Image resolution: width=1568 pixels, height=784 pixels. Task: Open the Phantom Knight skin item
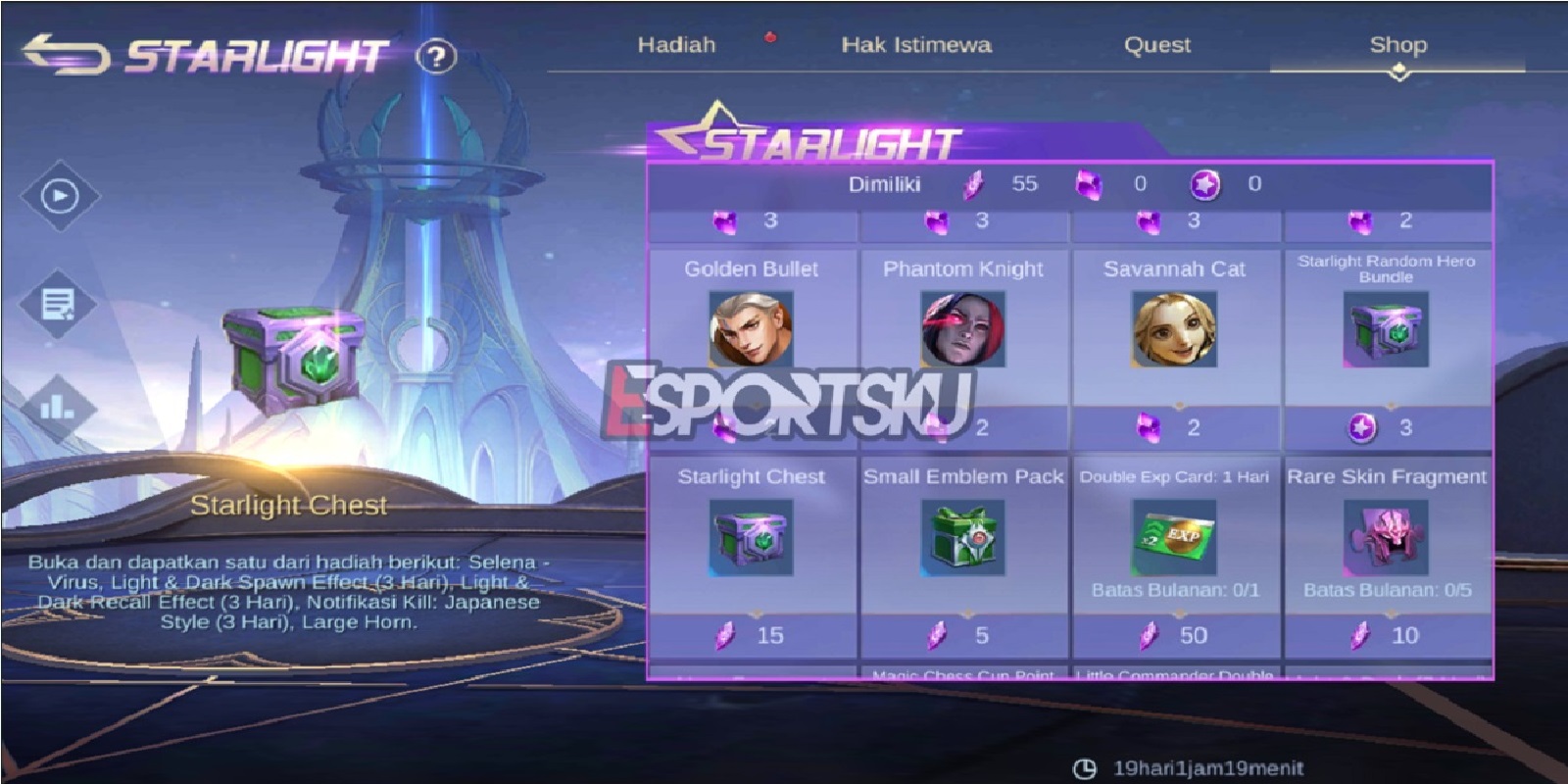pyautogui.click(x=965, y=333)
